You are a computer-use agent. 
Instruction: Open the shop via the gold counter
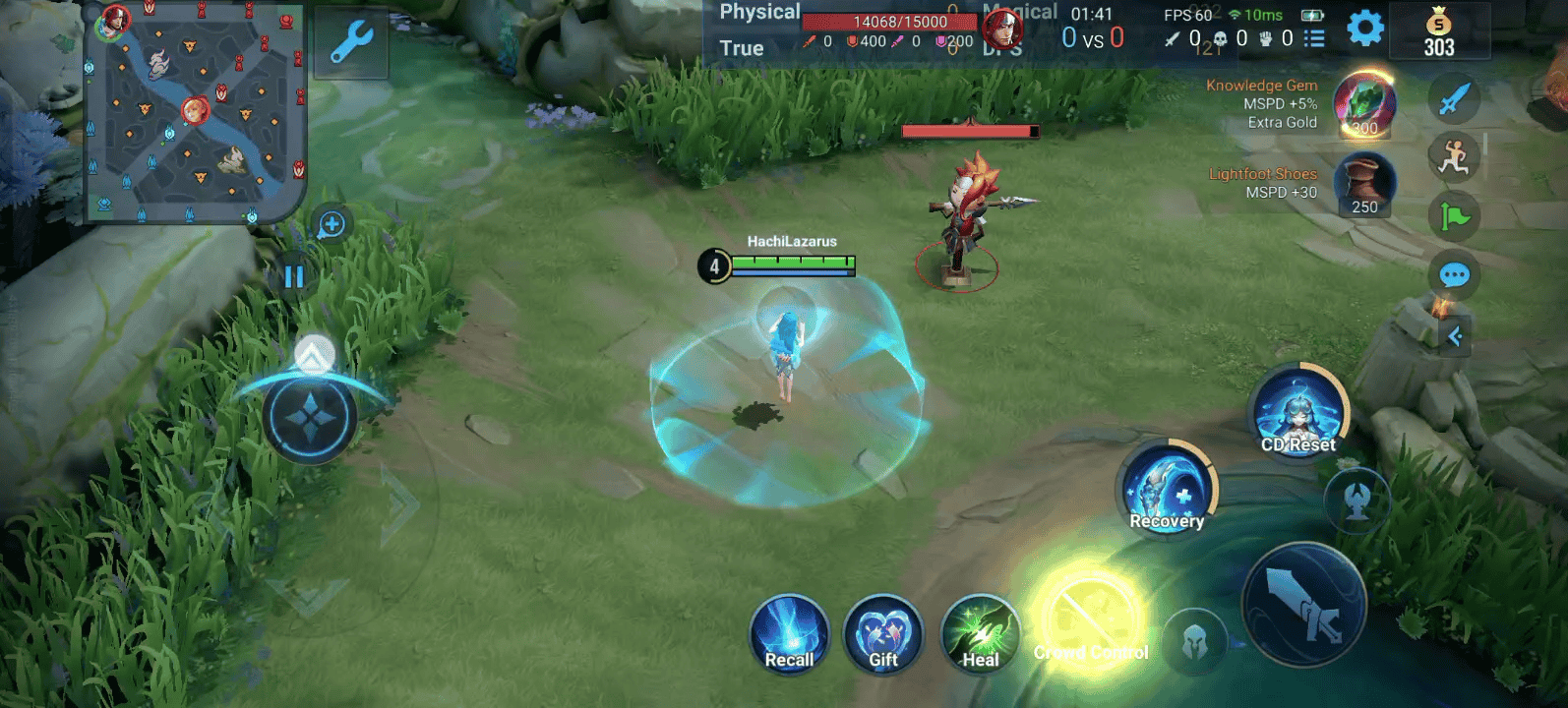pyautogui.click(x=1438, y=33)
